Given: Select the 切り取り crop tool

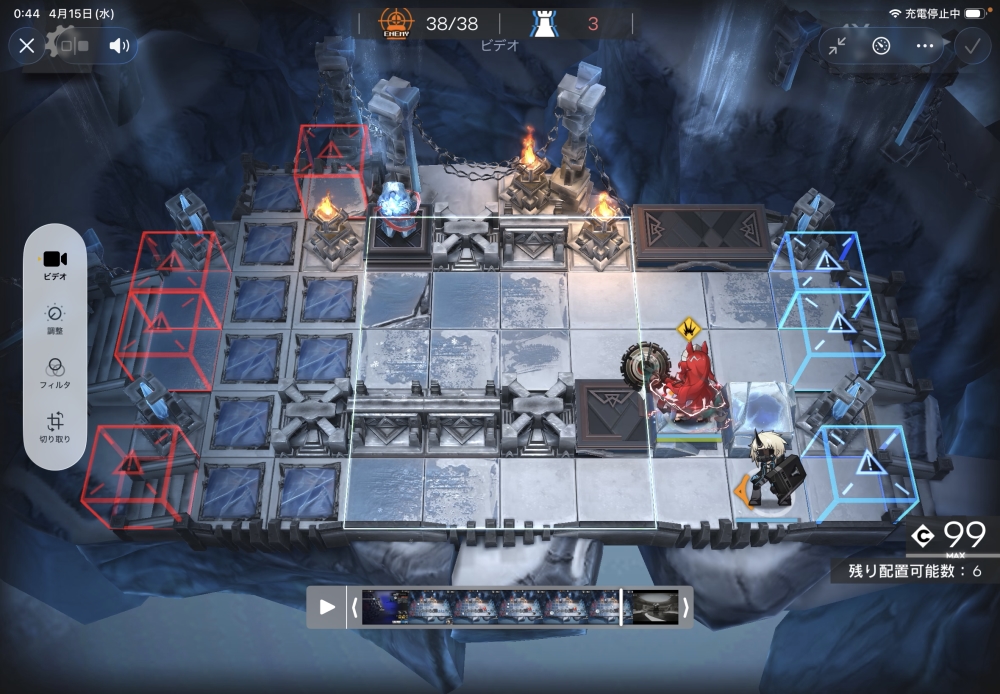Looking at the screenshot, I should click(x=55, y=428).
